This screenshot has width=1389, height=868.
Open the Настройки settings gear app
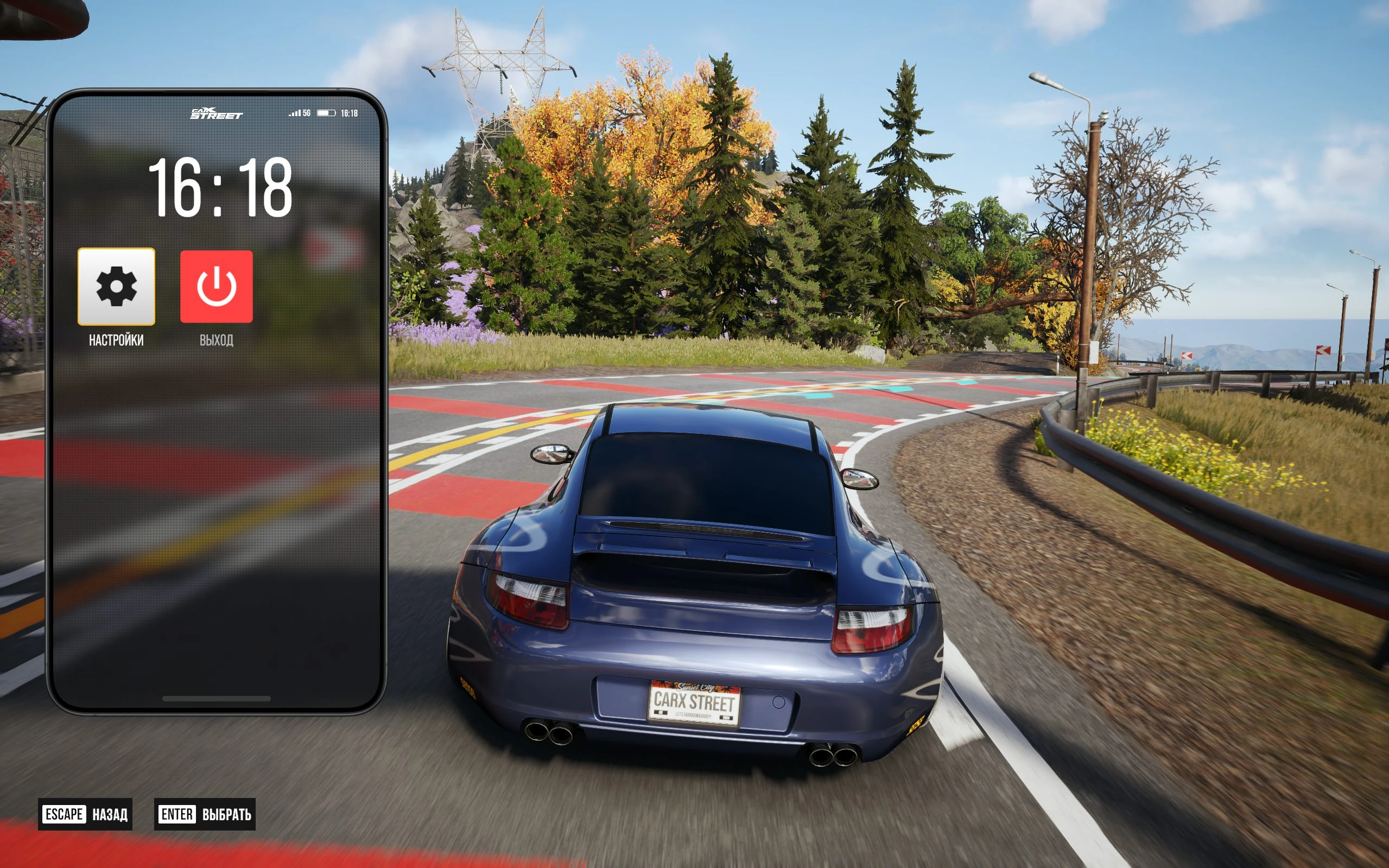[x=116, y=286]
